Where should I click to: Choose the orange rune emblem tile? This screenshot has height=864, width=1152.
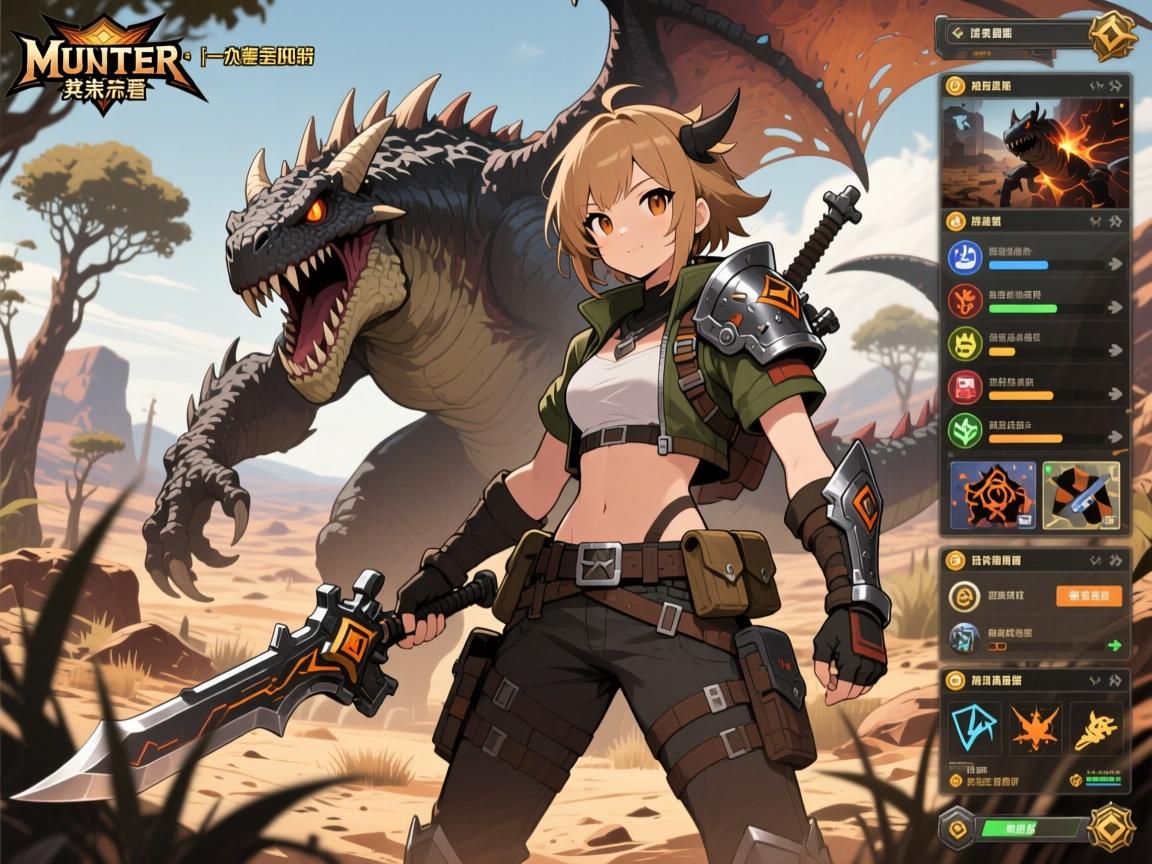point(992,494)
